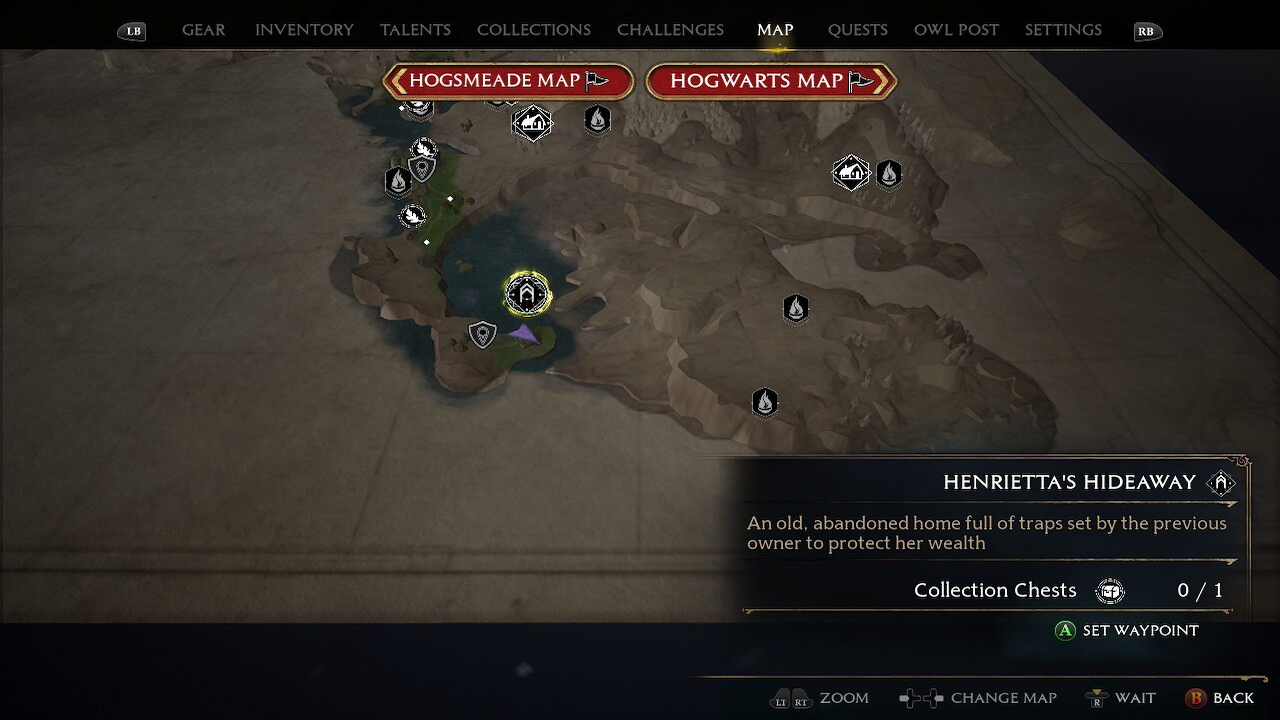Click the purple tent marker on the map
Image resolution: width=1280 pixels, height=720 pixels.
[523, 335]
